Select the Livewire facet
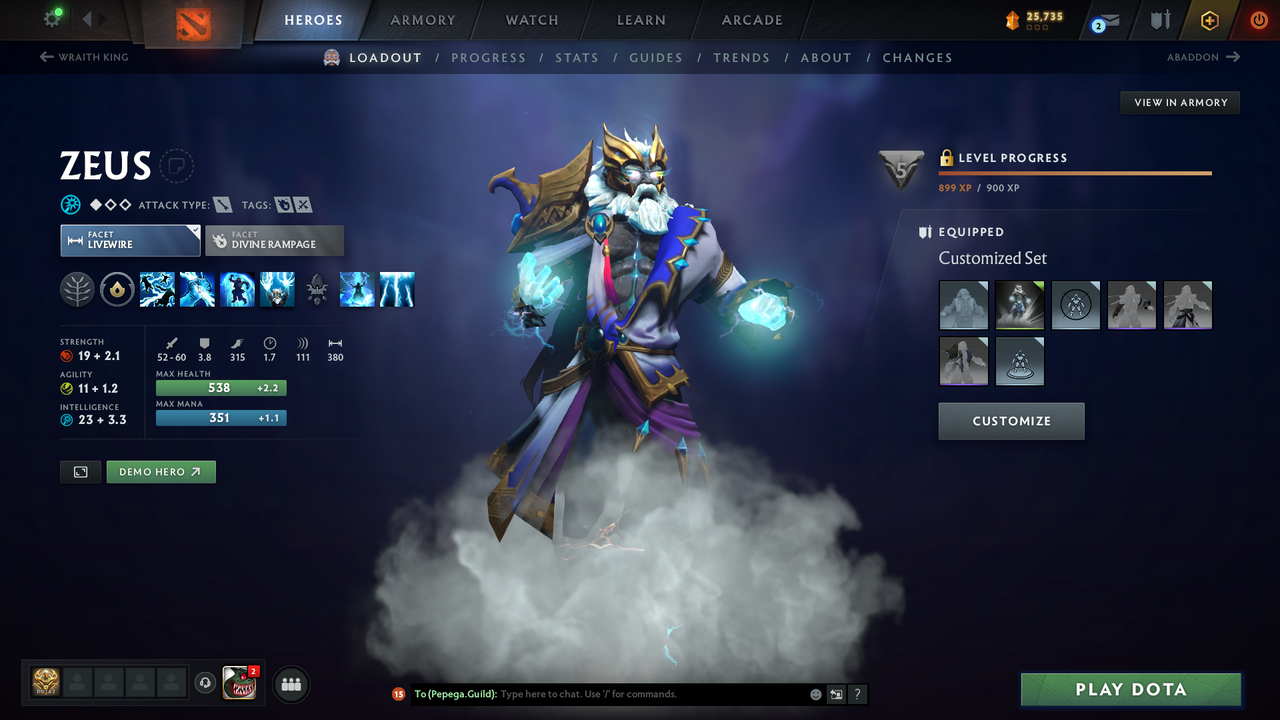Screen dimensions: 1280x720 (130, 240)
